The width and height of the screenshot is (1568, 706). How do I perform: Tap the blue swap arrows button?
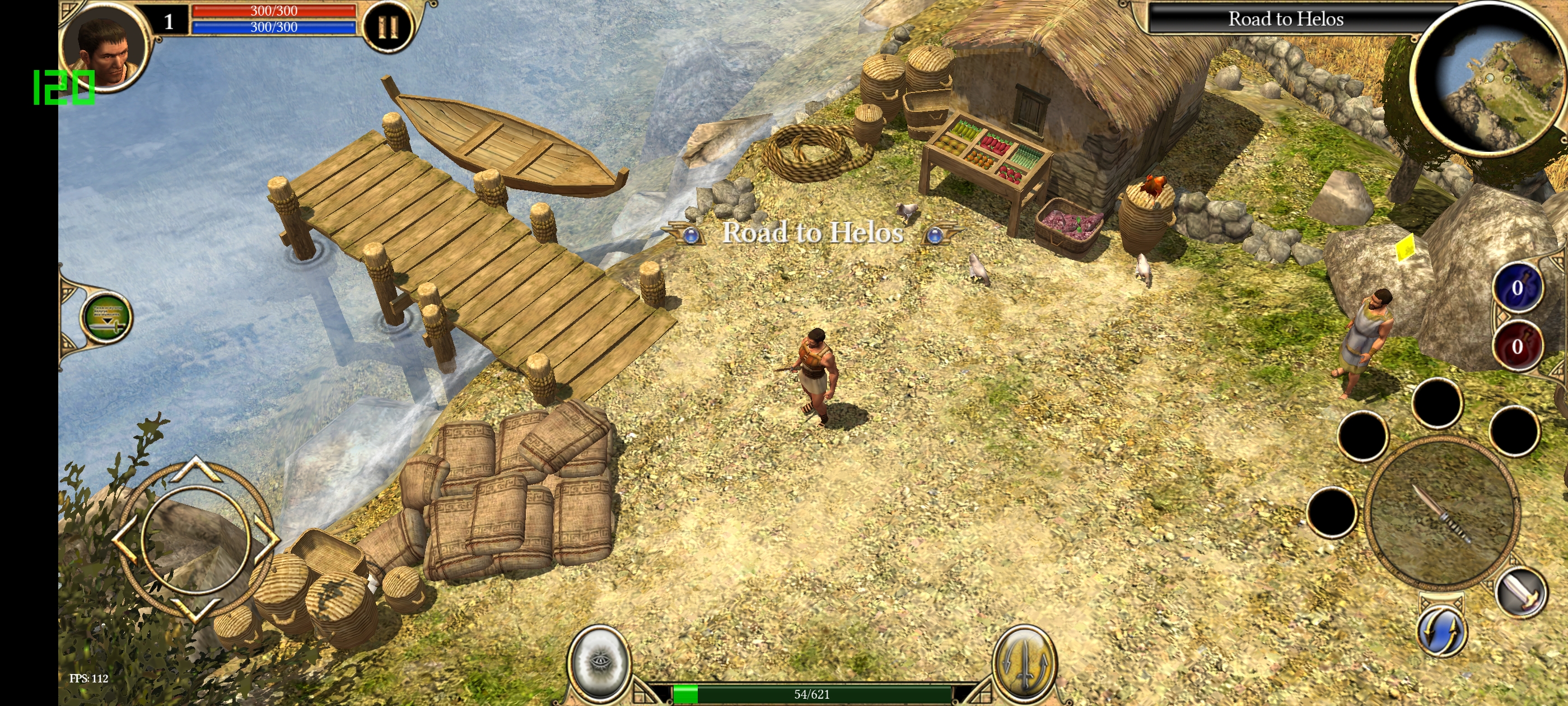point(1441,631)
